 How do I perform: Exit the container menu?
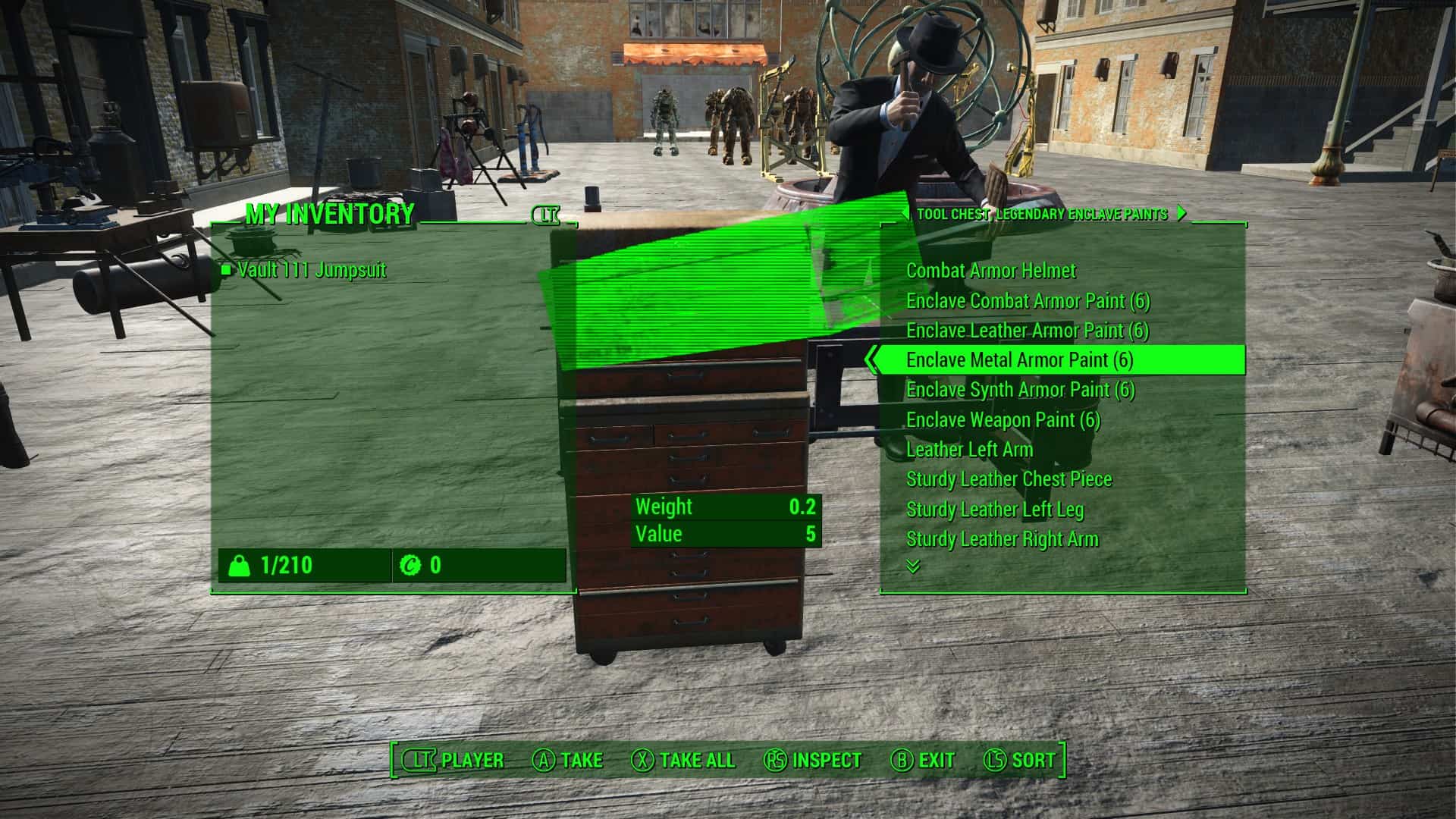[923, 760]
